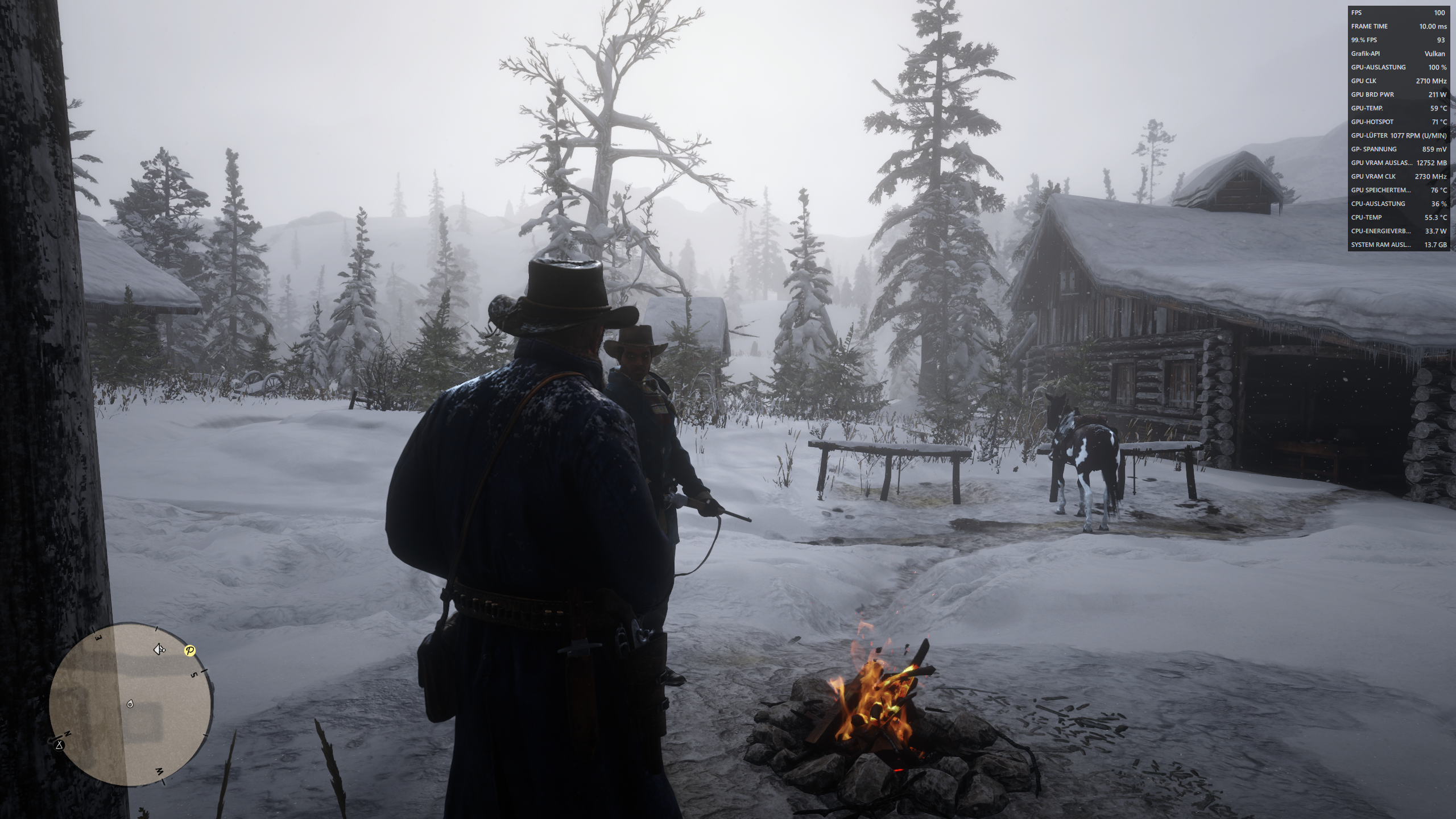Click the player position marker at the minimap center
1456x819 pixels.
point(130,705)
